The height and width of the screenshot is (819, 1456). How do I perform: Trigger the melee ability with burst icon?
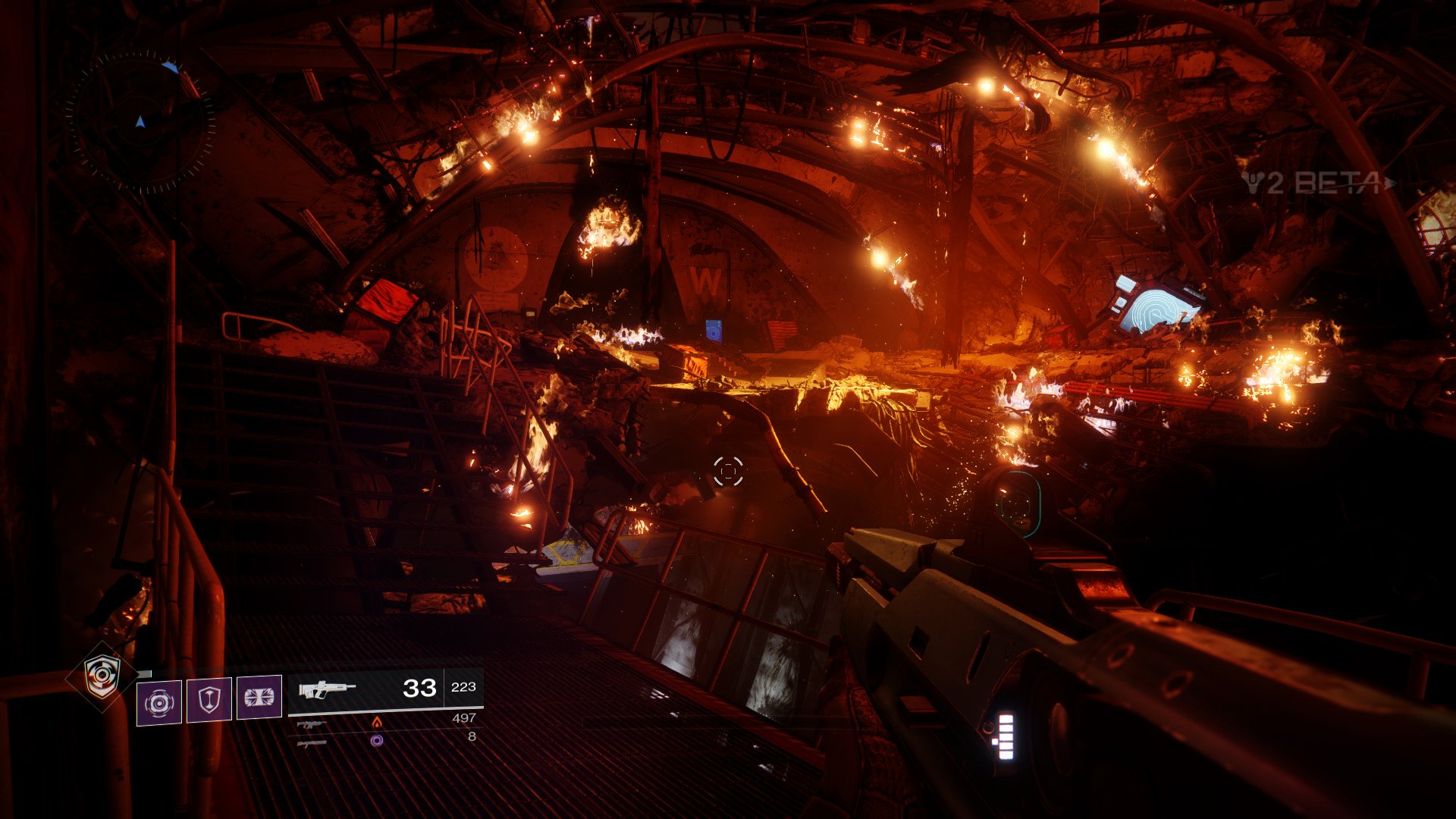pyautogui.click(x=259, y=698)
